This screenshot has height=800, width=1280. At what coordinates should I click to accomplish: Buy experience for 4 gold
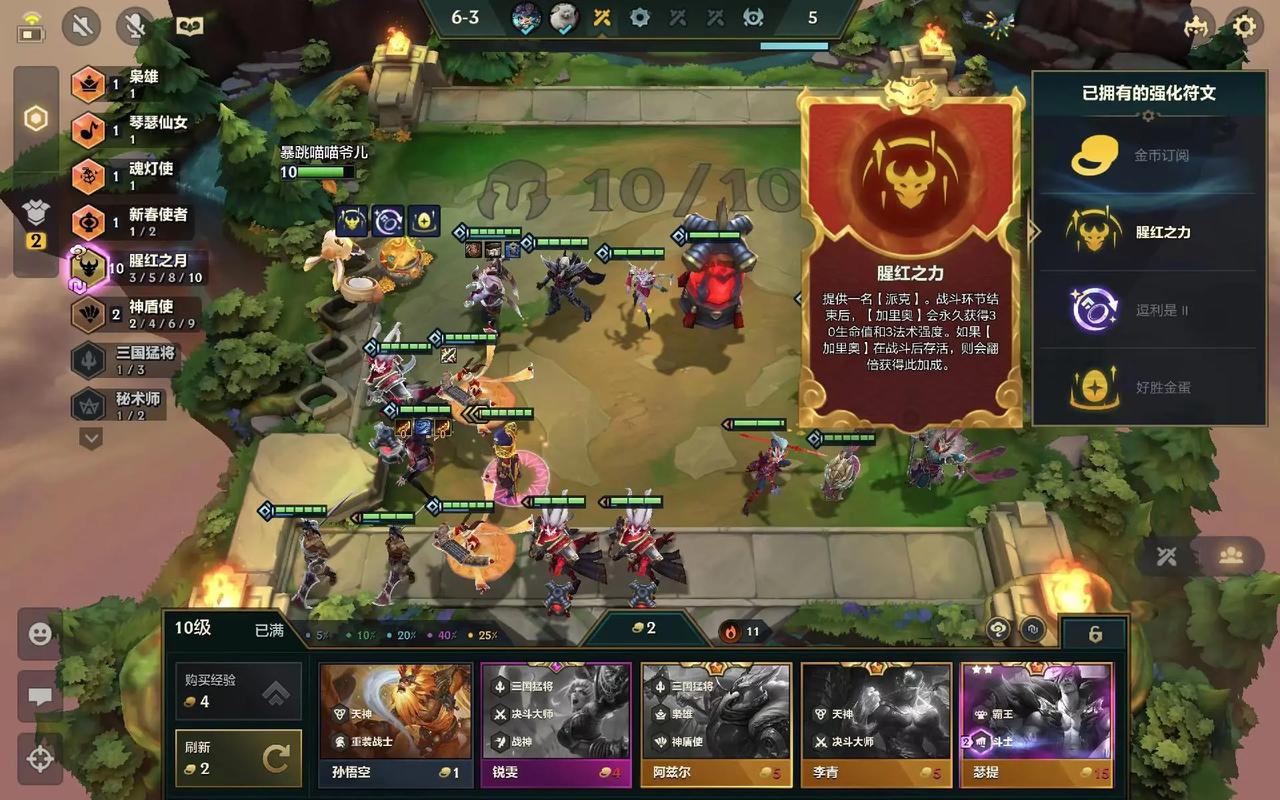[238, 691]
